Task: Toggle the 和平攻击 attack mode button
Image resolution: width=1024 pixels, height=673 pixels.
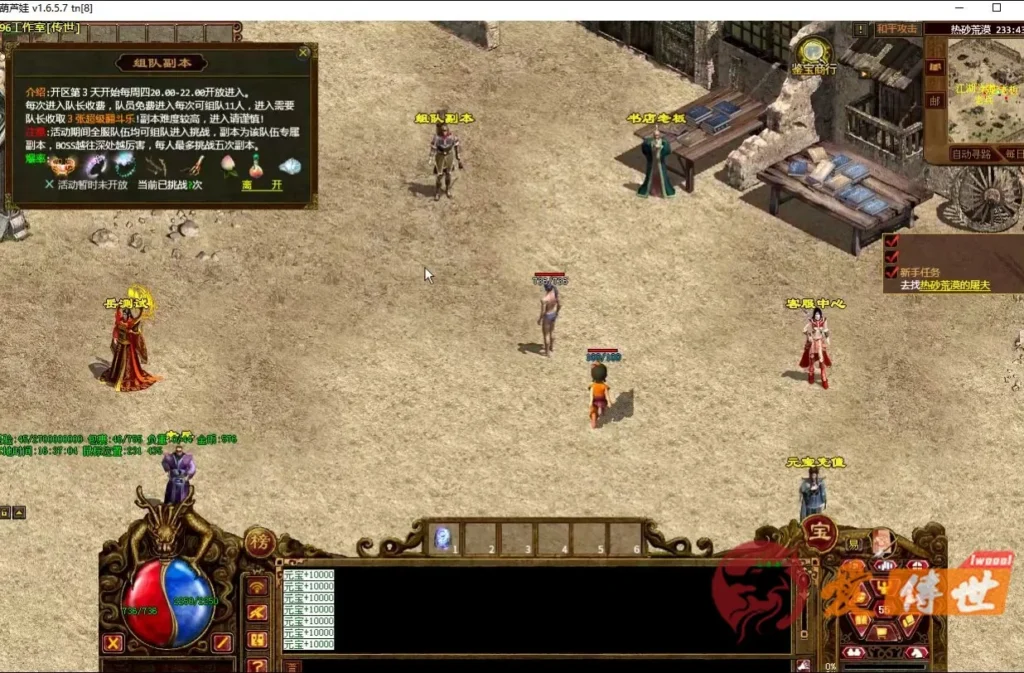Action: coord(897,29)
